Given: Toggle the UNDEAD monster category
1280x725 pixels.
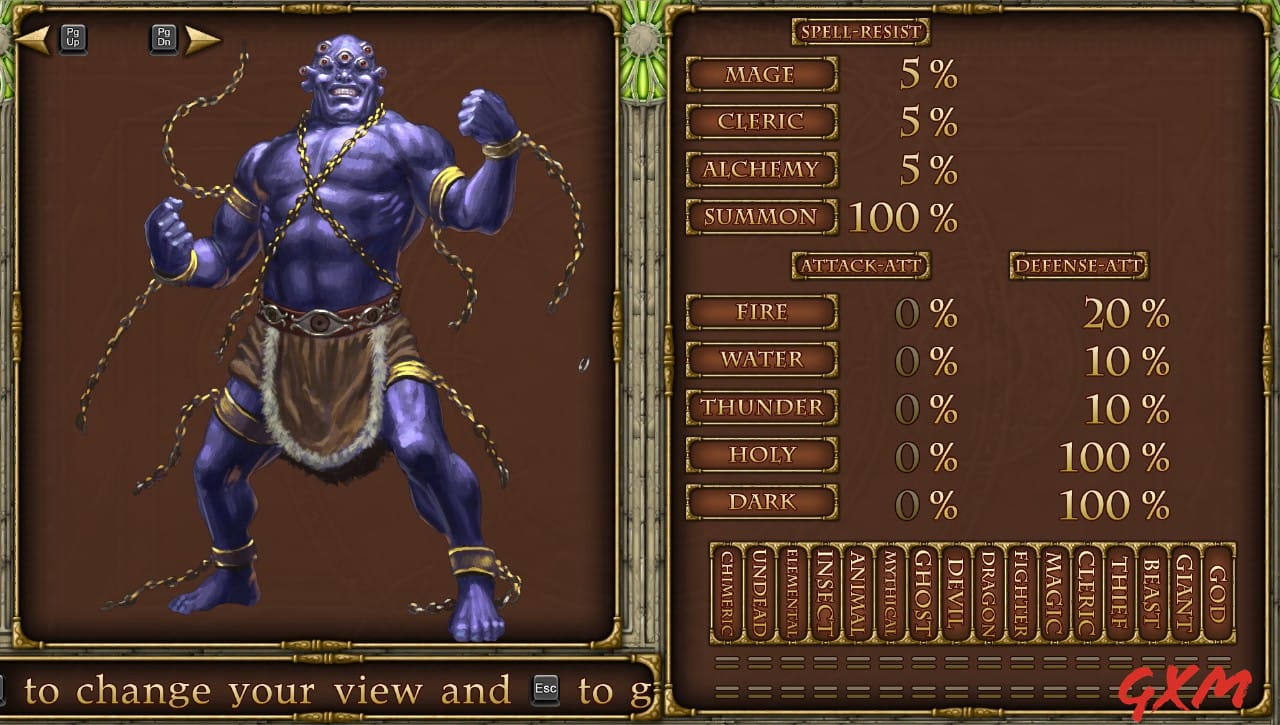Looking at the screenshot, I should click(x=760, y=595).
